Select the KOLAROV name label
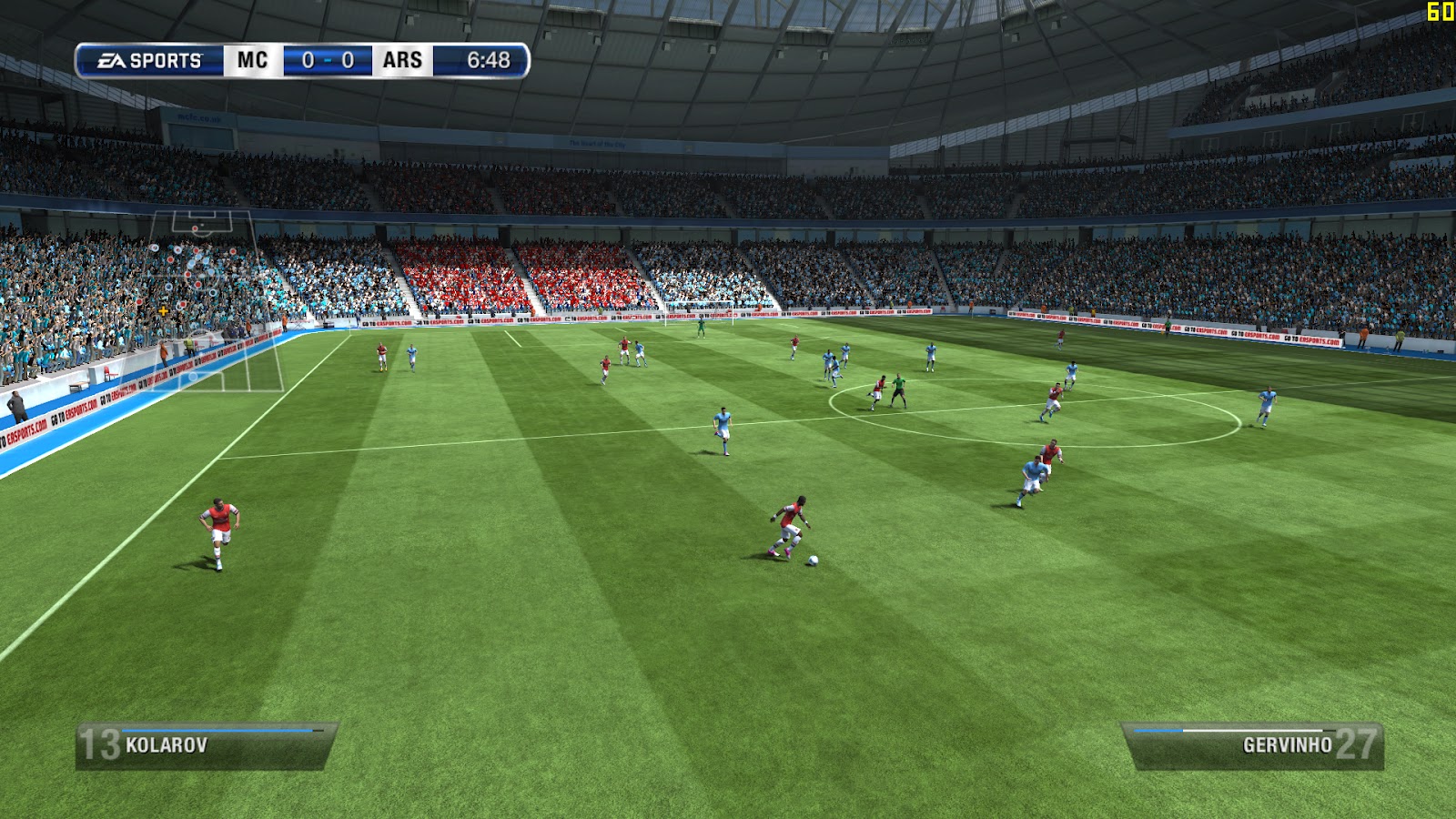 point(168,745)
